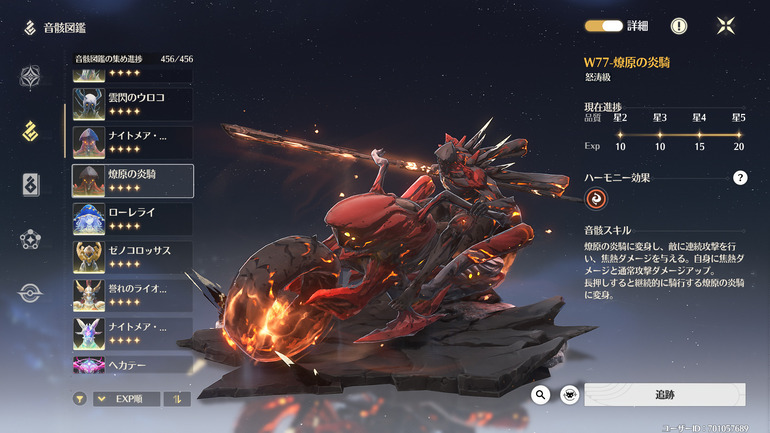The image size is (770, 433).
Task: Show the ハーモニー効果 help question mark
Action: (740, 178)
